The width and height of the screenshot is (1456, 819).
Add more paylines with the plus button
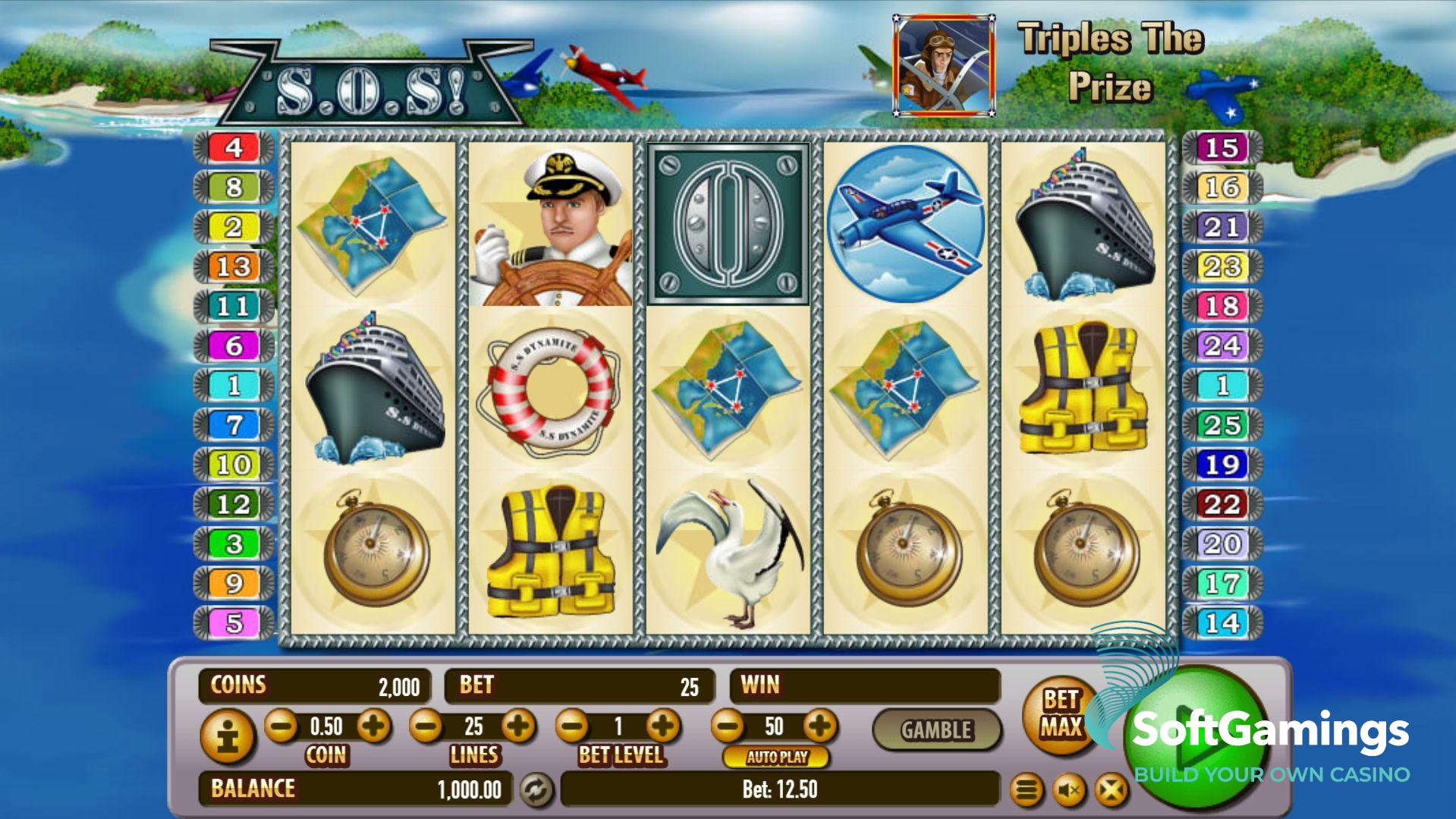pos(519,726)
